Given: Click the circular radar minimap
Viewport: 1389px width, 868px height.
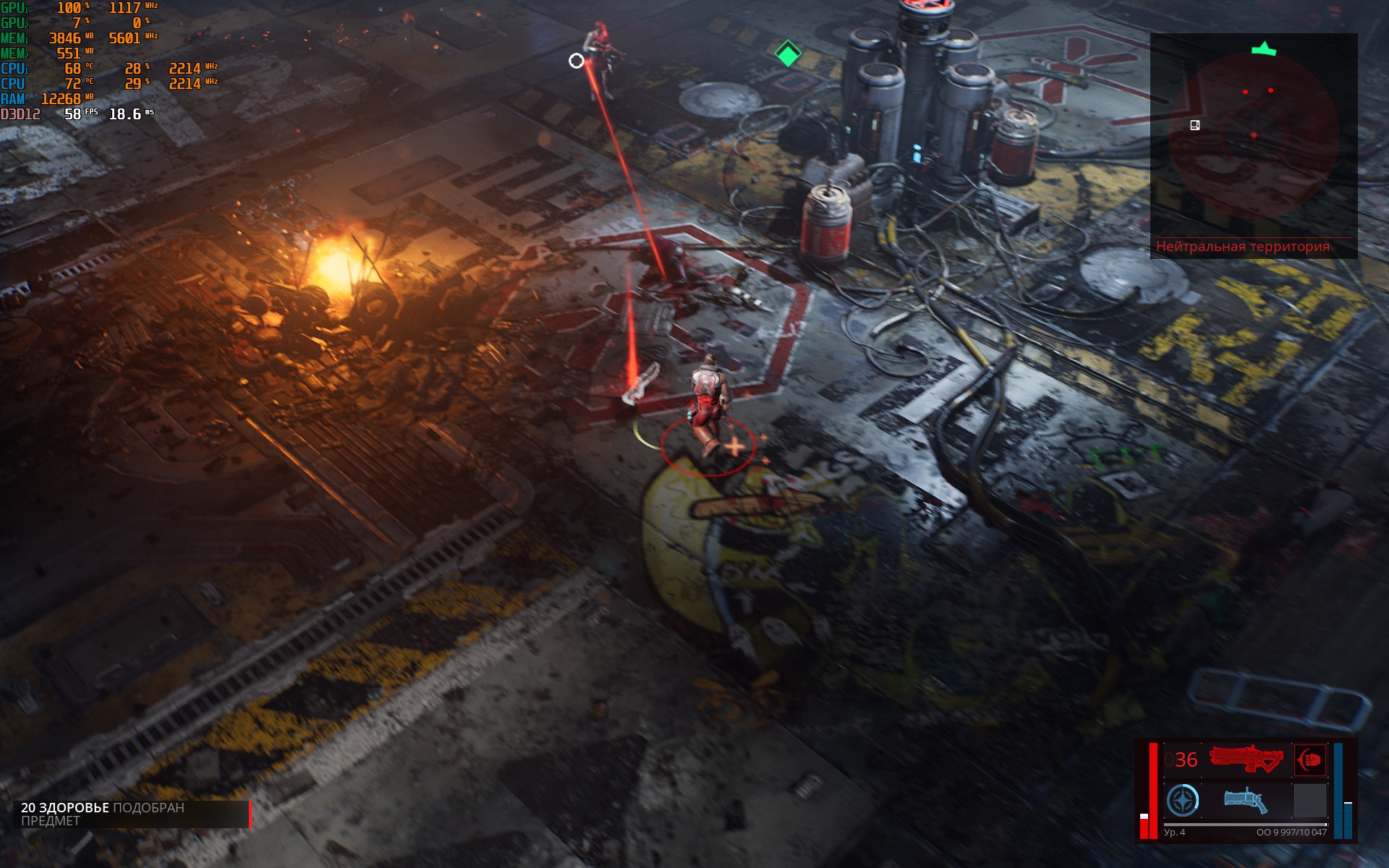Looking at the screenshot, I should coord(1253,136).
